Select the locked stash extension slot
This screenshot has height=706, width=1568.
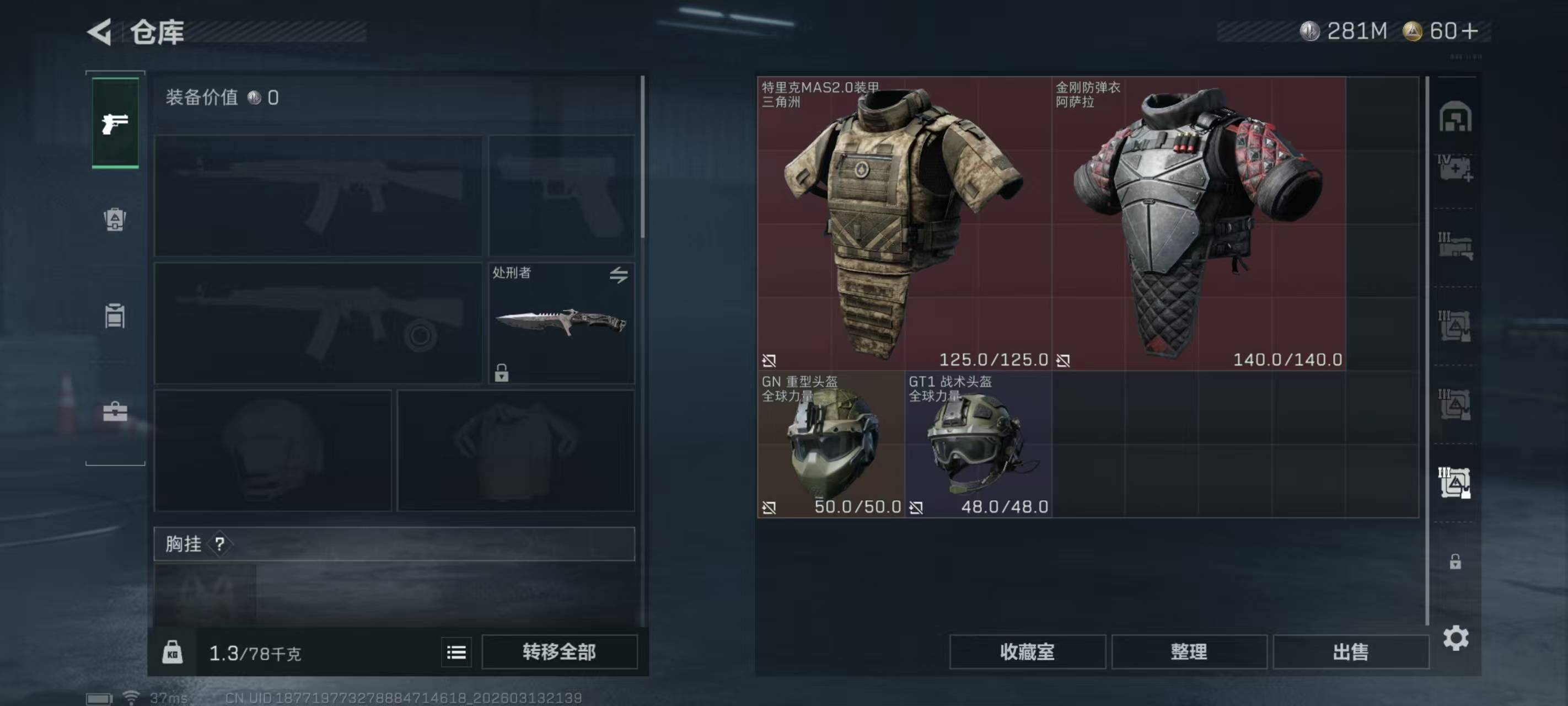click(x=1455, y=561)
